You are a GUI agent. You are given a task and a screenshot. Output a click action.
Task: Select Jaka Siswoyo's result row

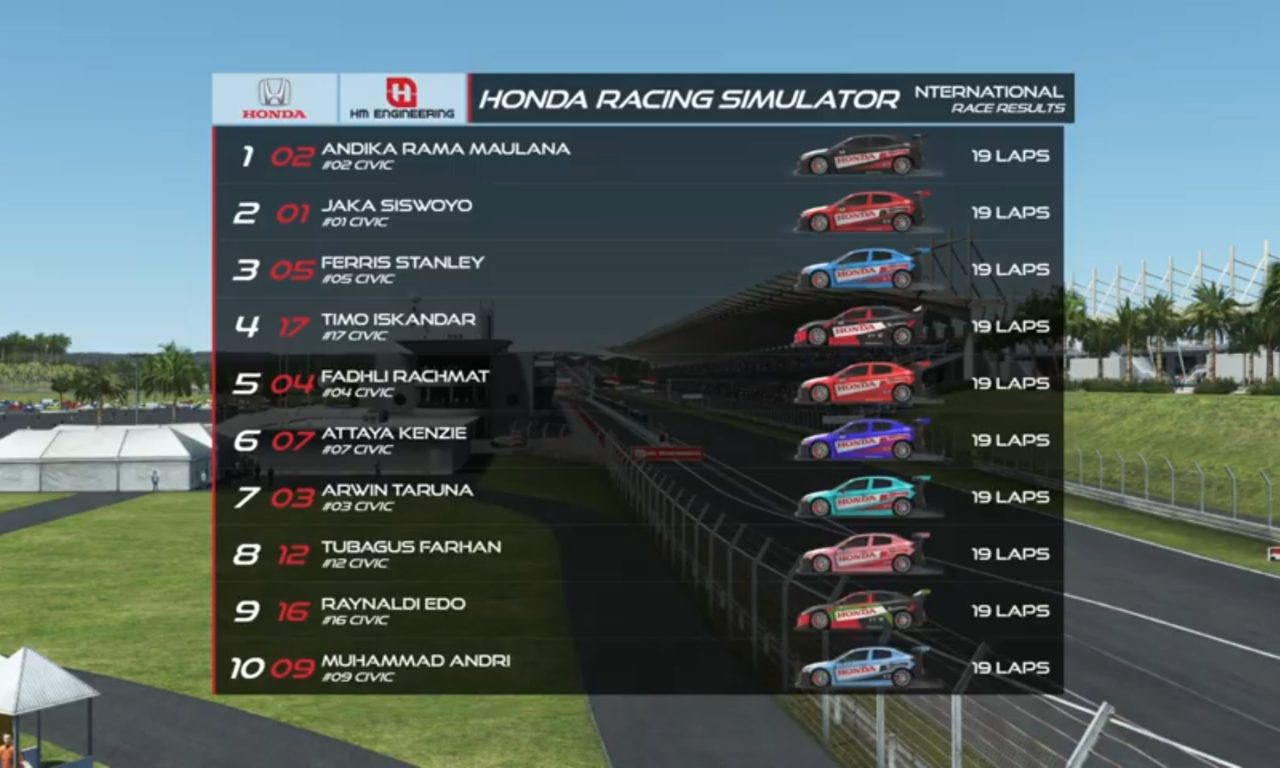coord(638,213)
